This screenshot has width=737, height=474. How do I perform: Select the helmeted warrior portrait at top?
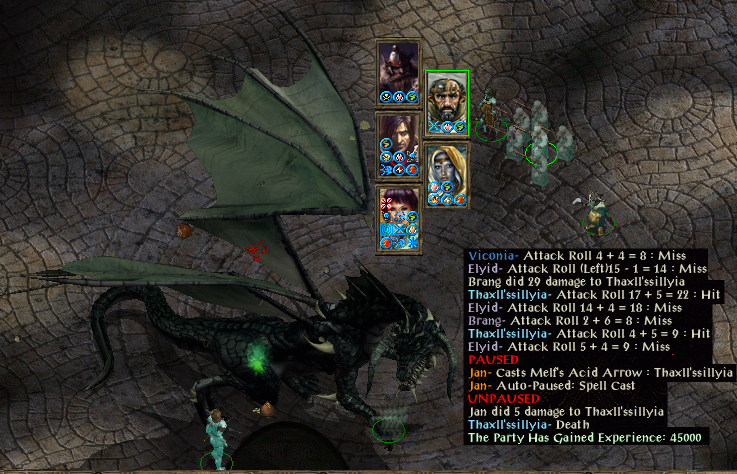coord(397,66)
